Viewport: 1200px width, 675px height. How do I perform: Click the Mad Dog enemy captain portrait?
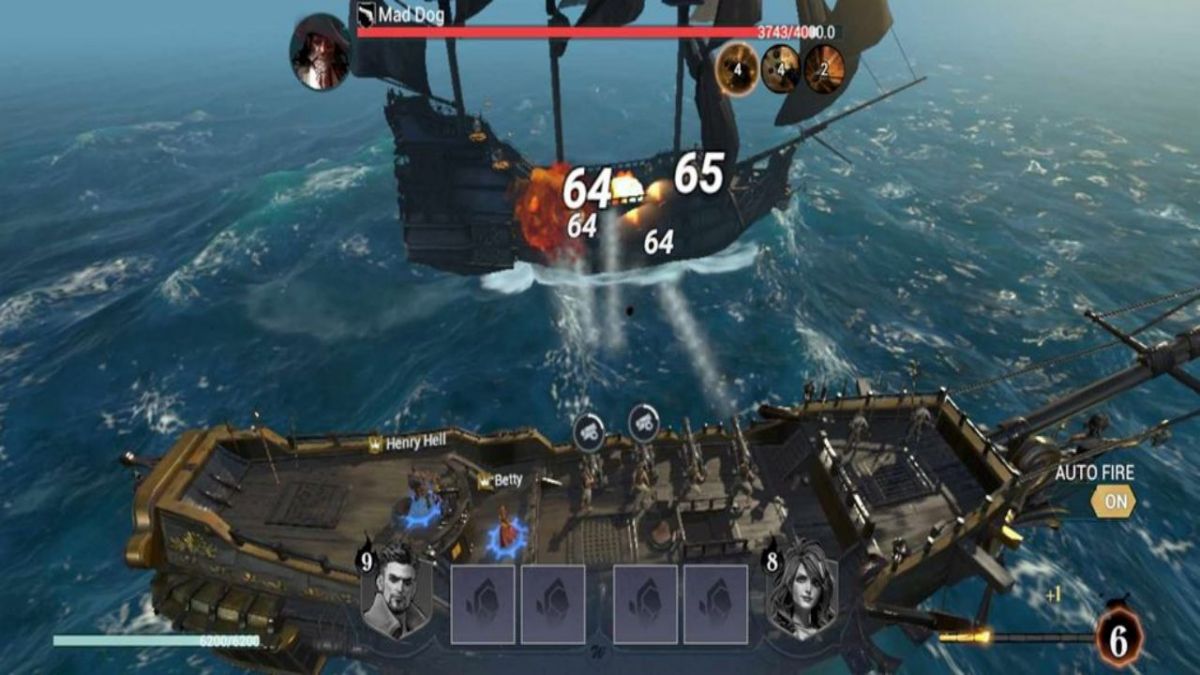[320, 52]
